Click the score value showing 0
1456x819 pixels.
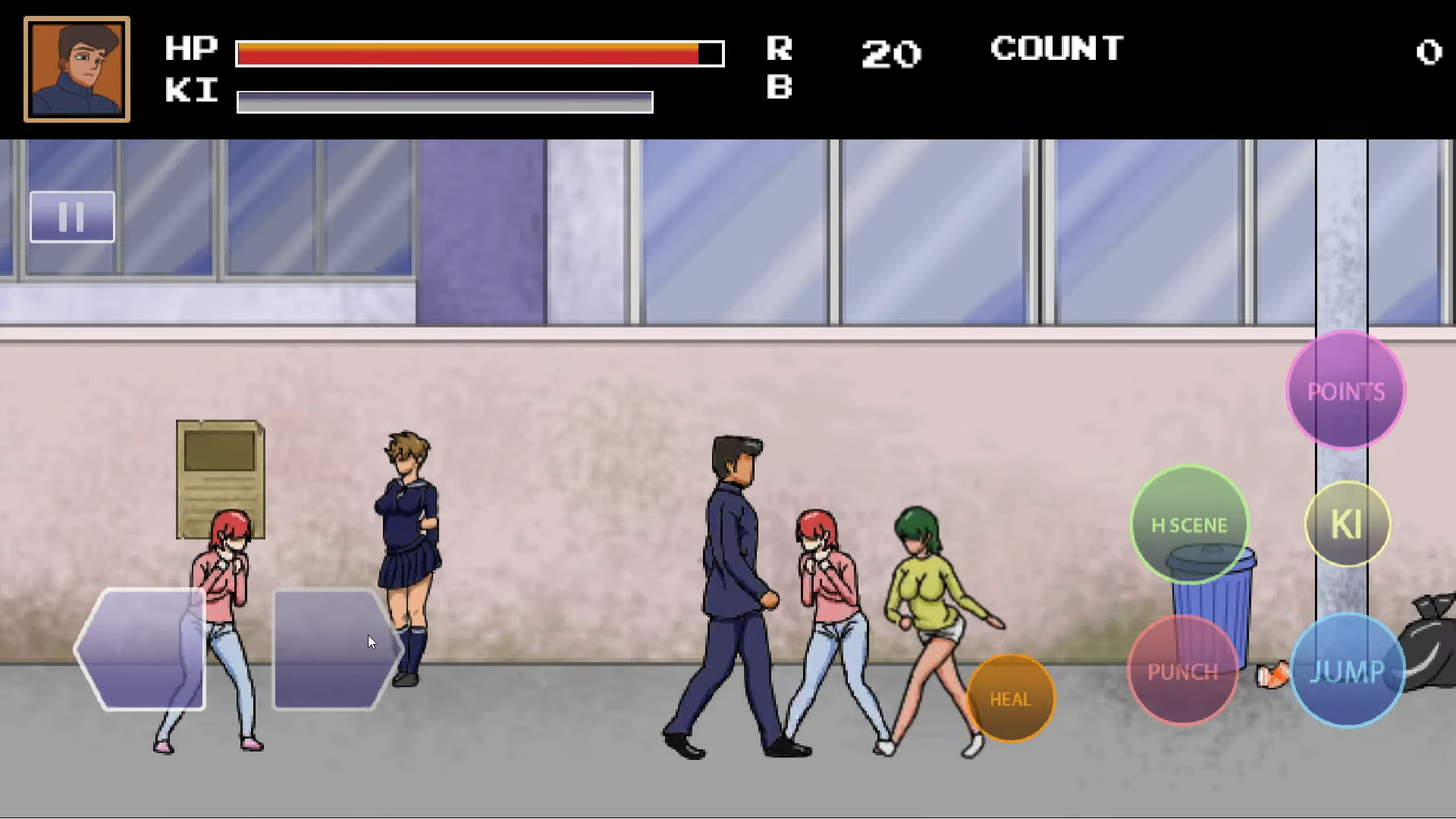(x=1429, y=52)
